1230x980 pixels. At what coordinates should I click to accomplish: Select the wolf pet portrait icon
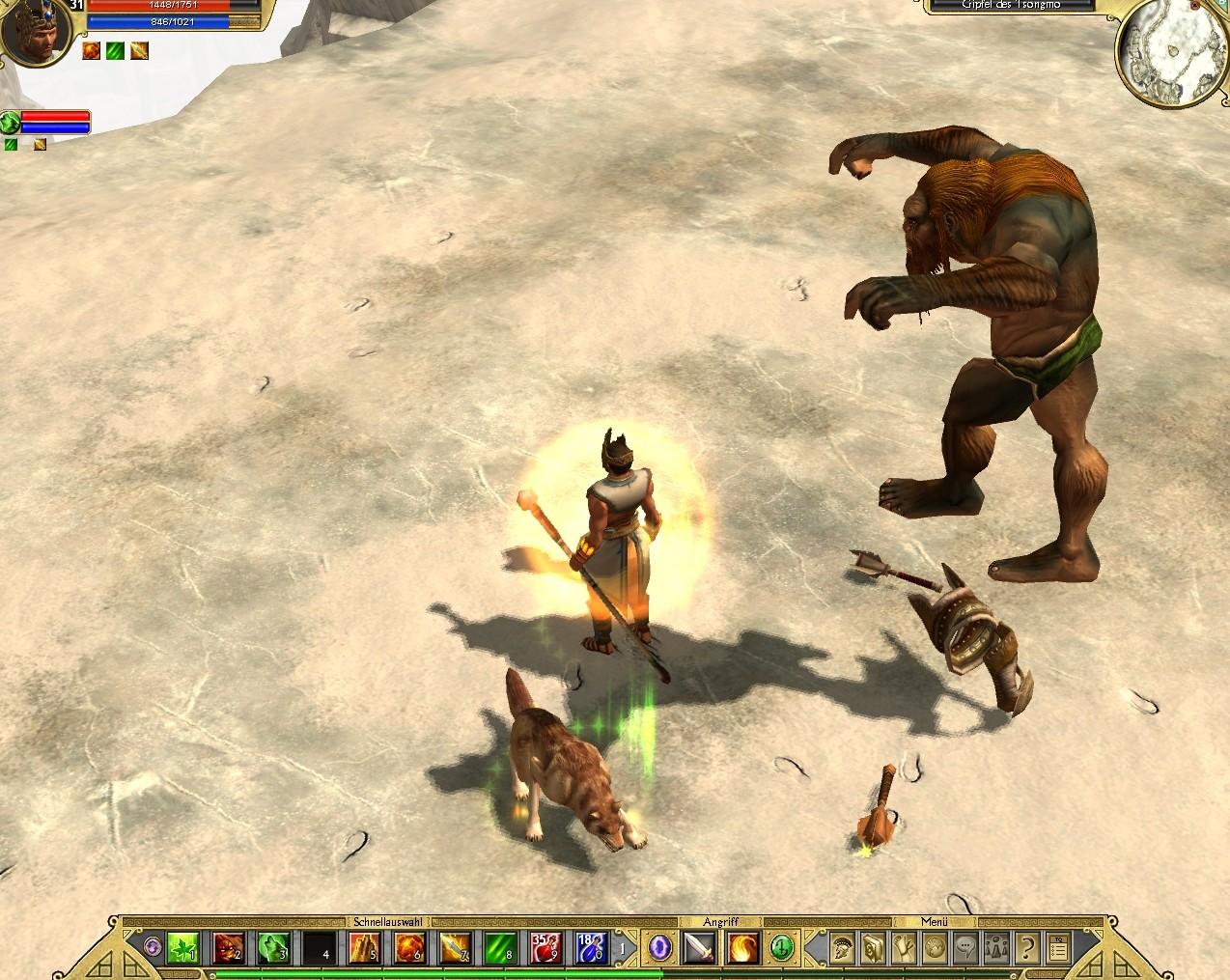(11, 122)
